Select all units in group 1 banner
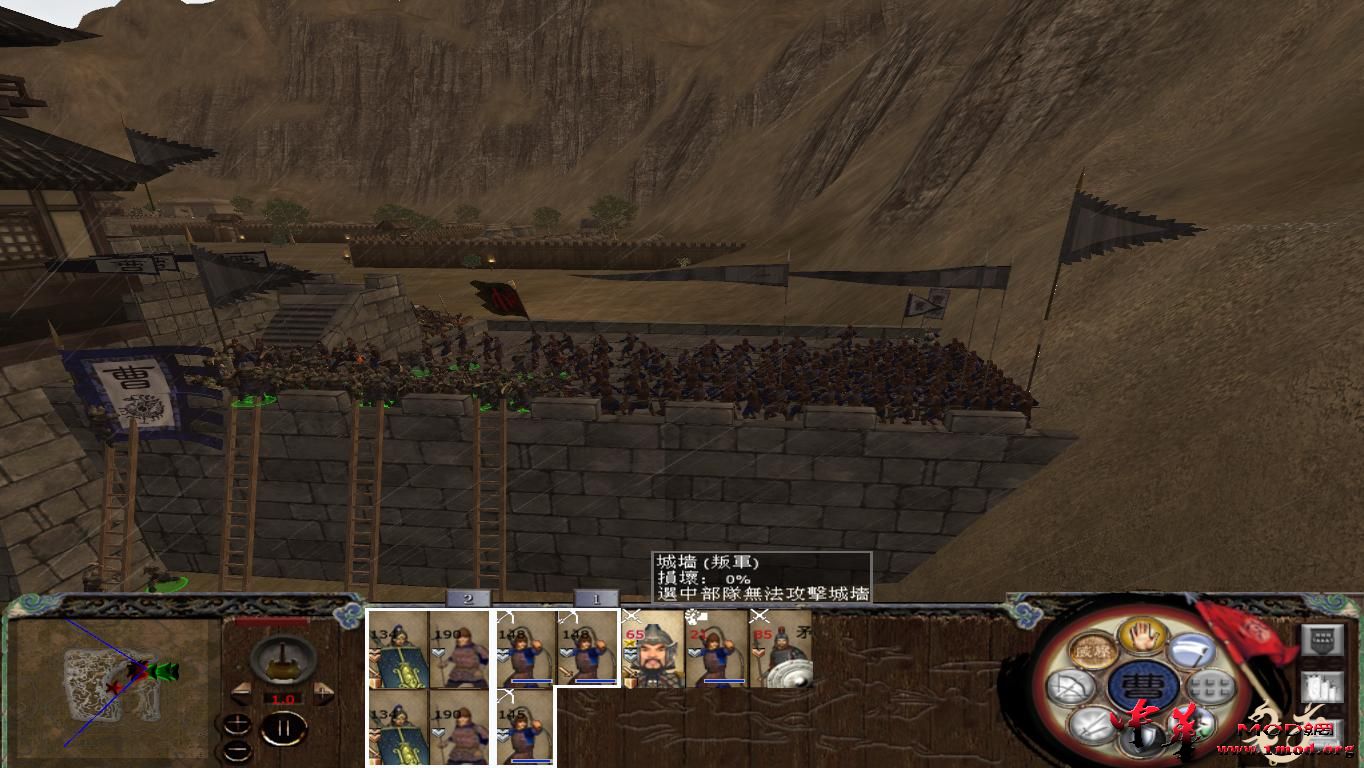 coord(596,600)
